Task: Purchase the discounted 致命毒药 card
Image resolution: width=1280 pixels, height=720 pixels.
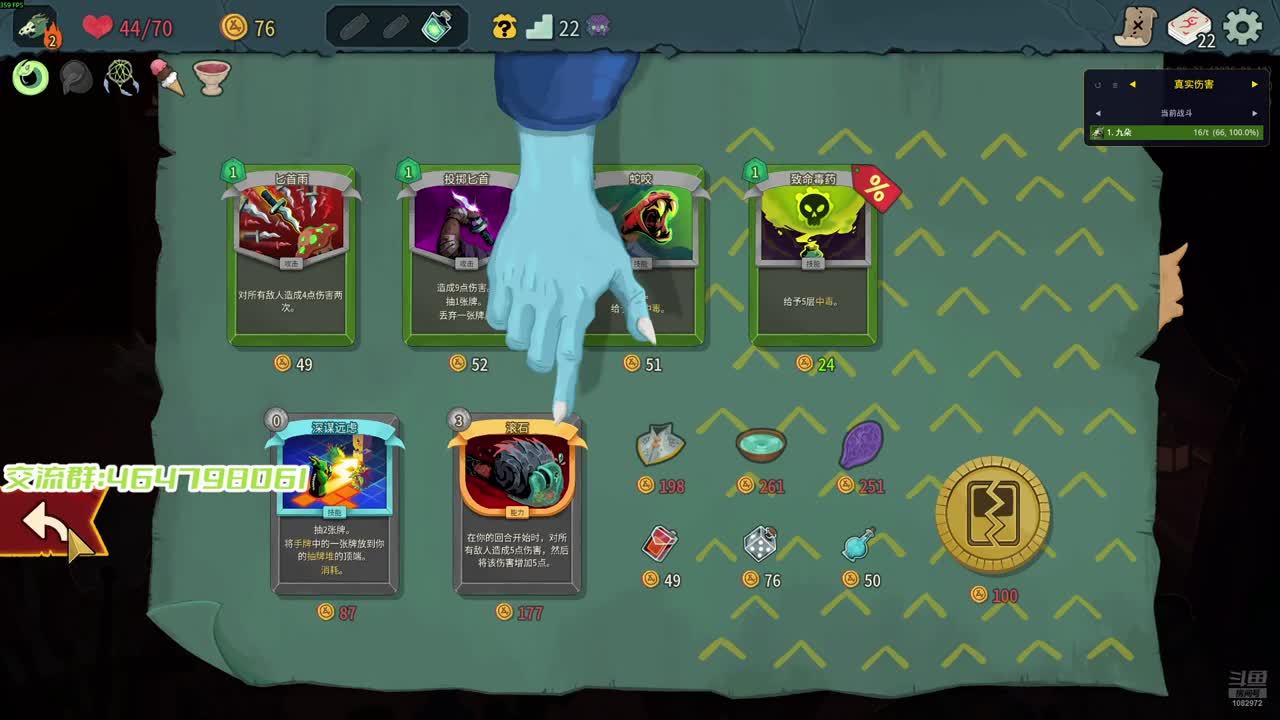Action: tap(813, 257)
